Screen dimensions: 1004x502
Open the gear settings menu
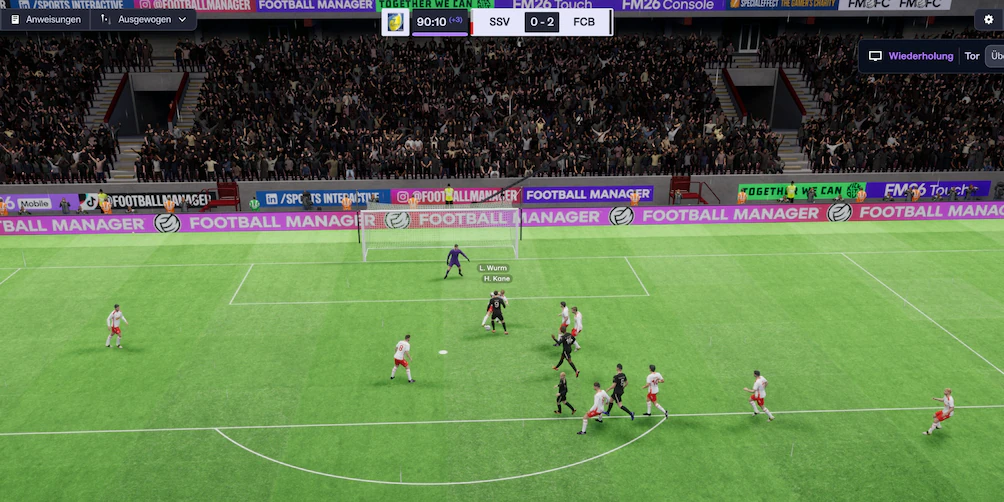click(988, 19)
